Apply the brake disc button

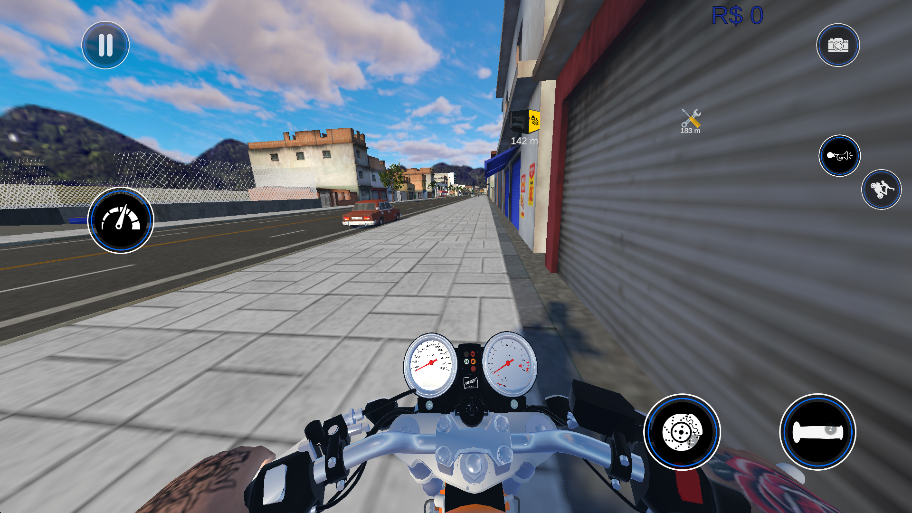(682, 432)
